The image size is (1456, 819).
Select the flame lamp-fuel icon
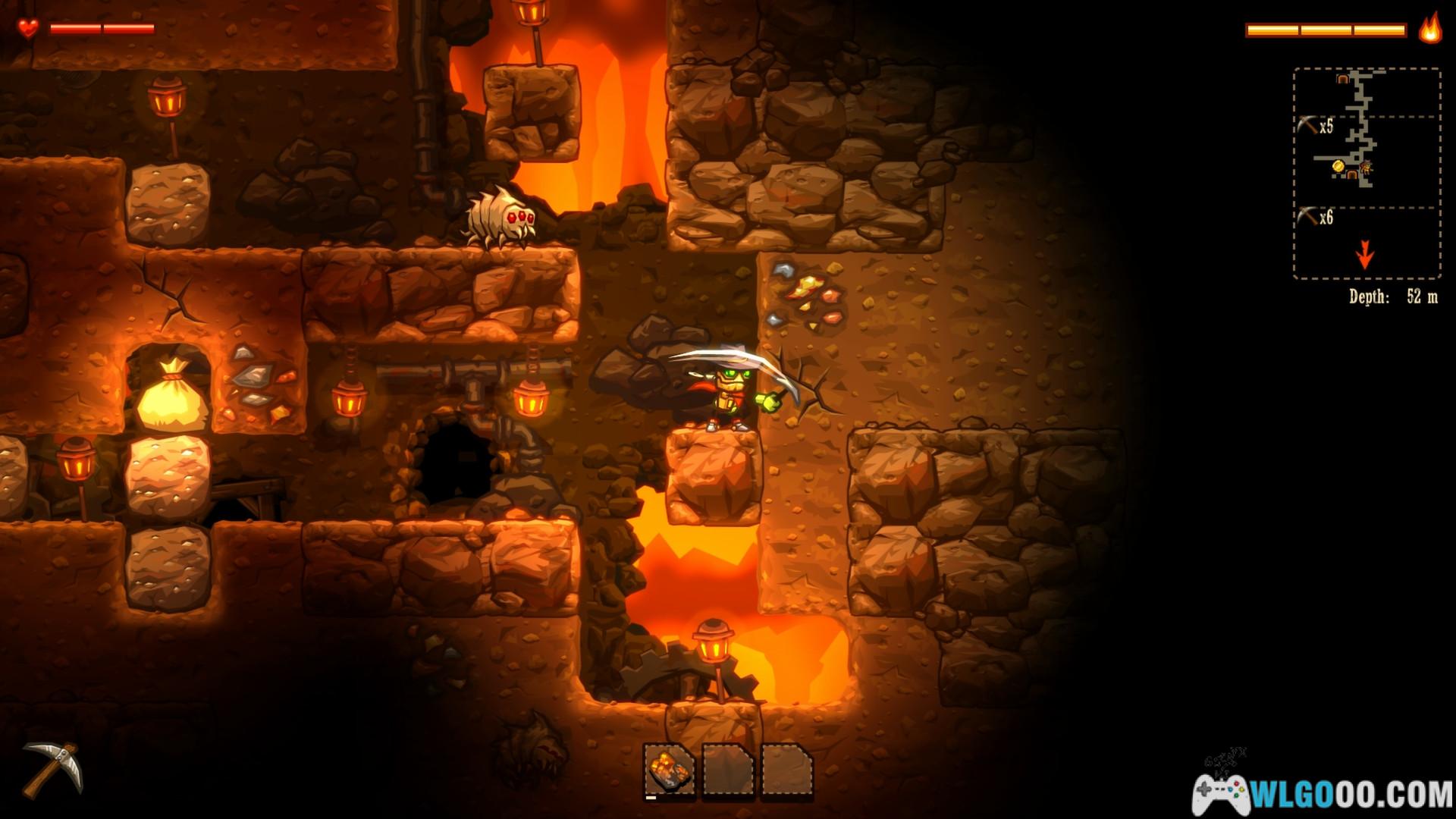1430,29
